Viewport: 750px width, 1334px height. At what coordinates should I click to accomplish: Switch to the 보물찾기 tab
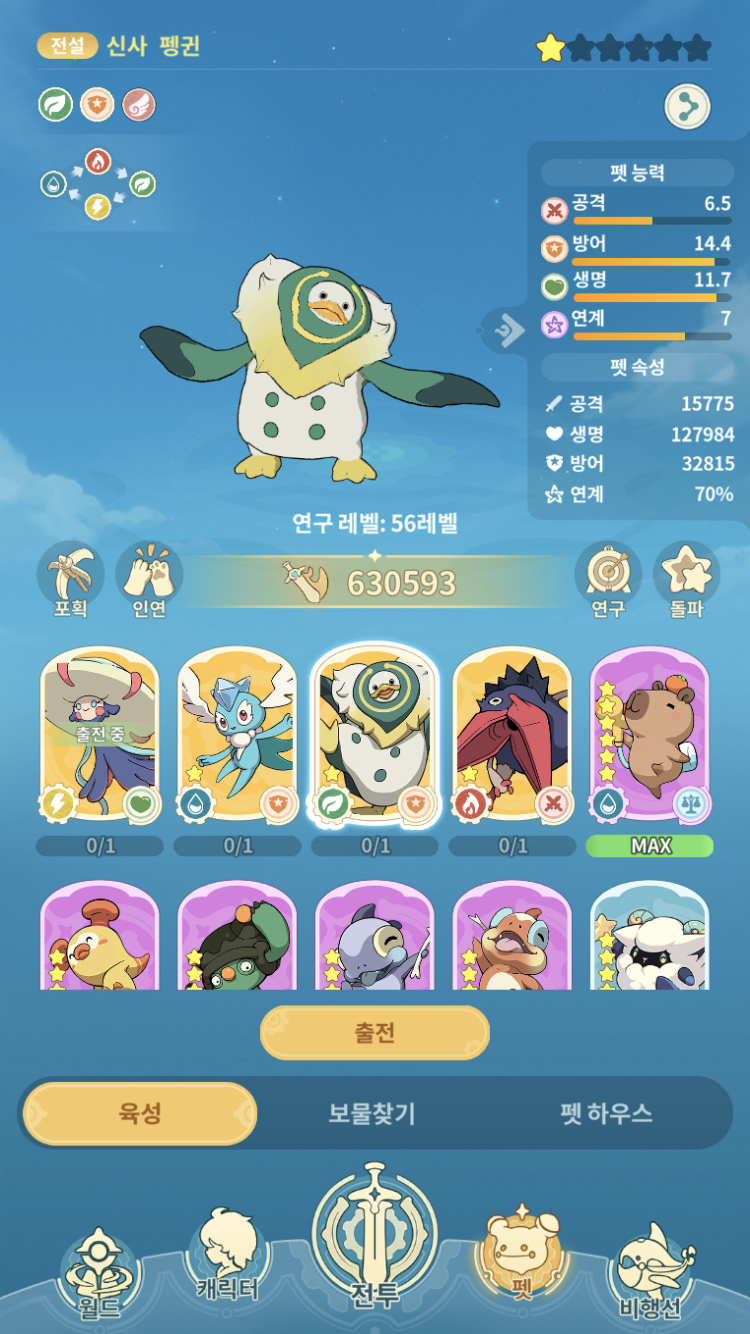pos(372,1113)
